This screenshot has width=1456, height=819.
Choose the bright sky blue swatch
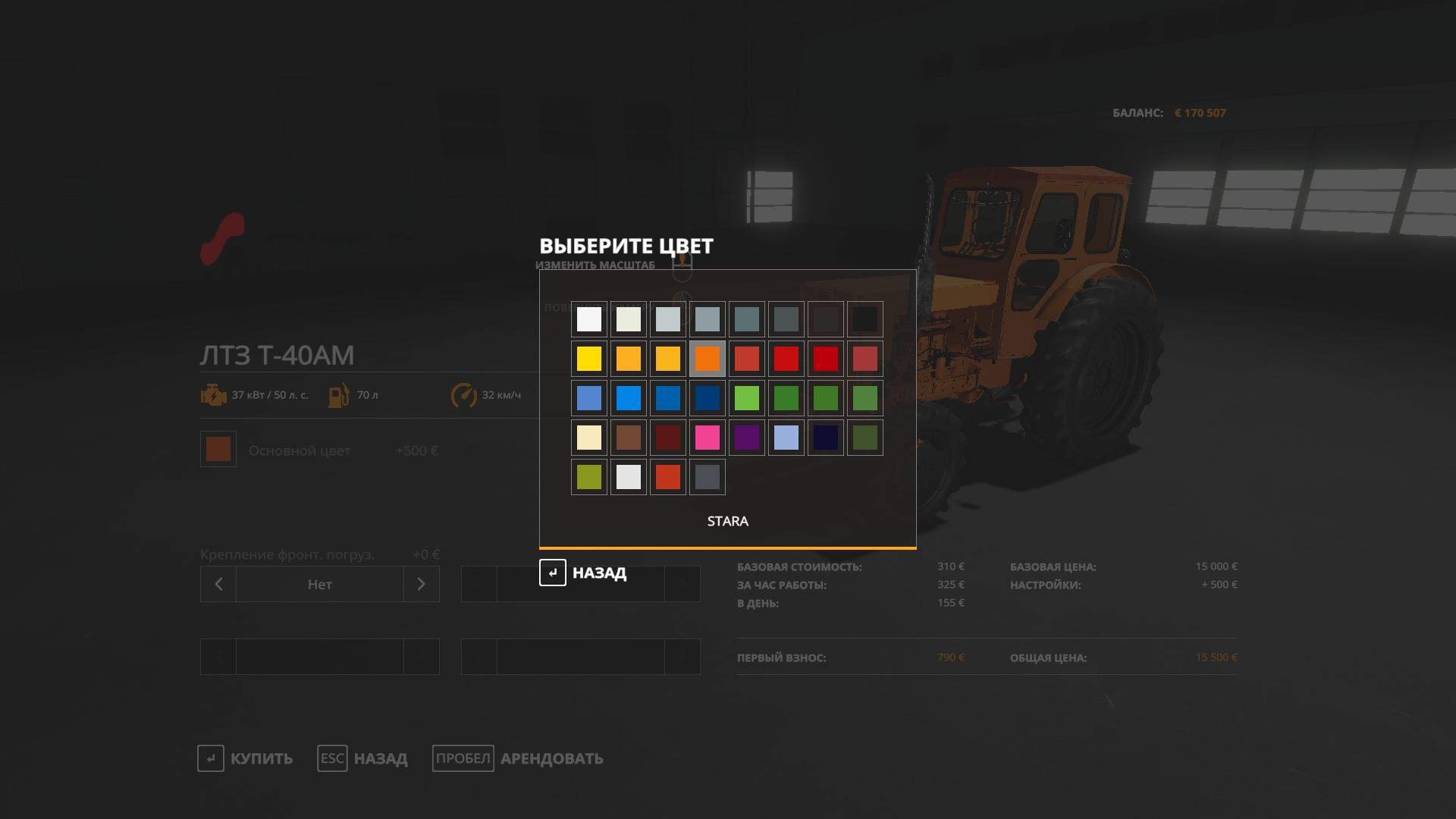tap(629, 398)
